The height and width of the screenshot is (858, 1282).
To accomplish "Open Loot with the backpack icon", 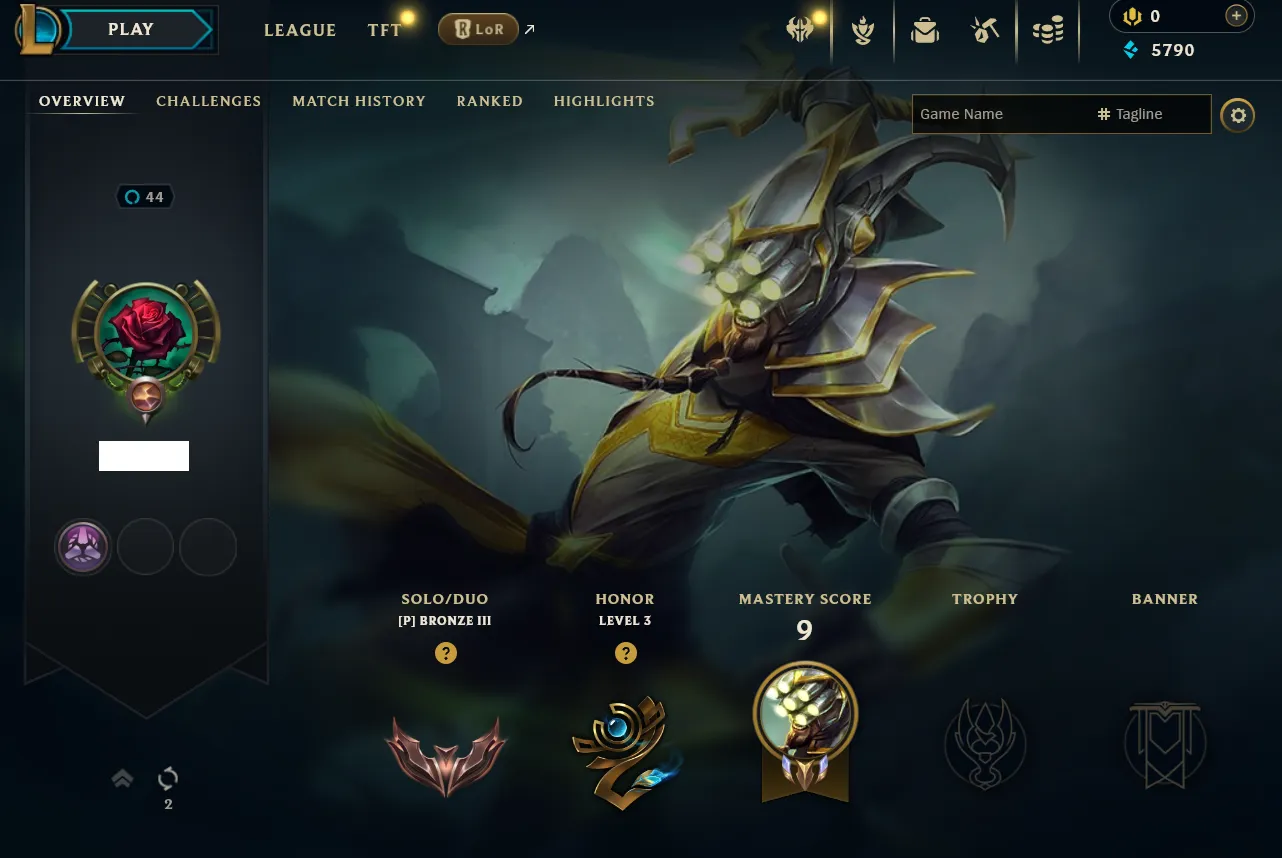I will tap(925, 30).
